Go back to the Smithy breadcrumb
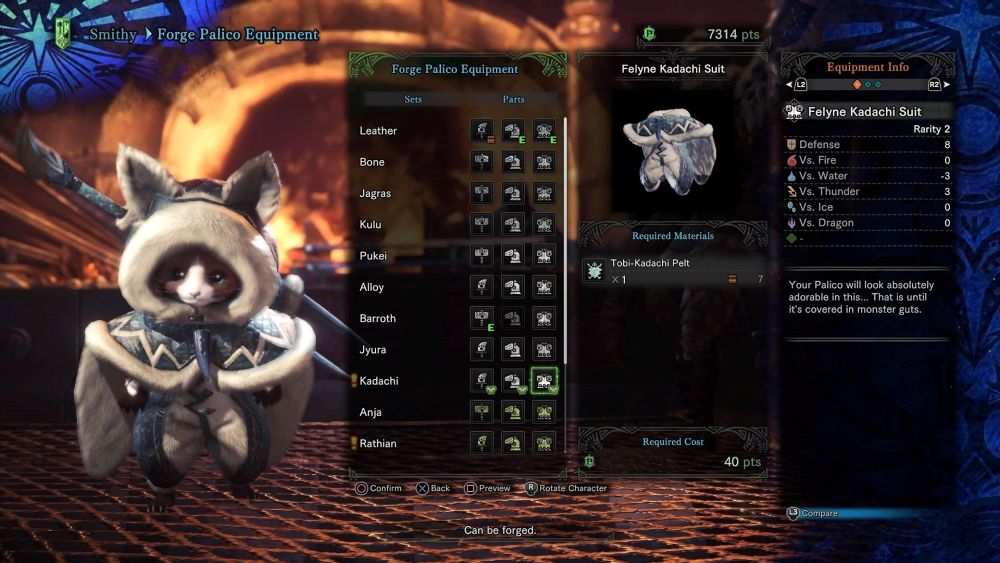Viewport: 1000px width, 563px height. coord(111,35)
